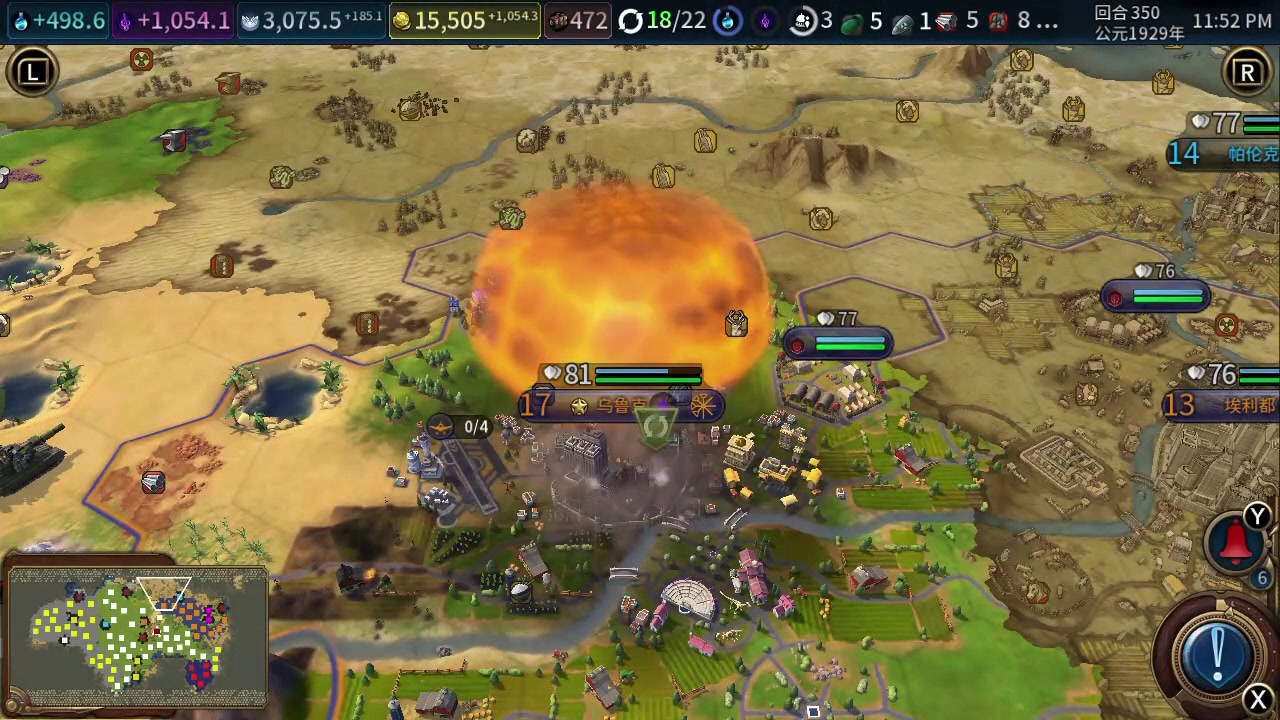Open the culture yield in the top bar
This screenshot has width=1280, height=720.
175,21
